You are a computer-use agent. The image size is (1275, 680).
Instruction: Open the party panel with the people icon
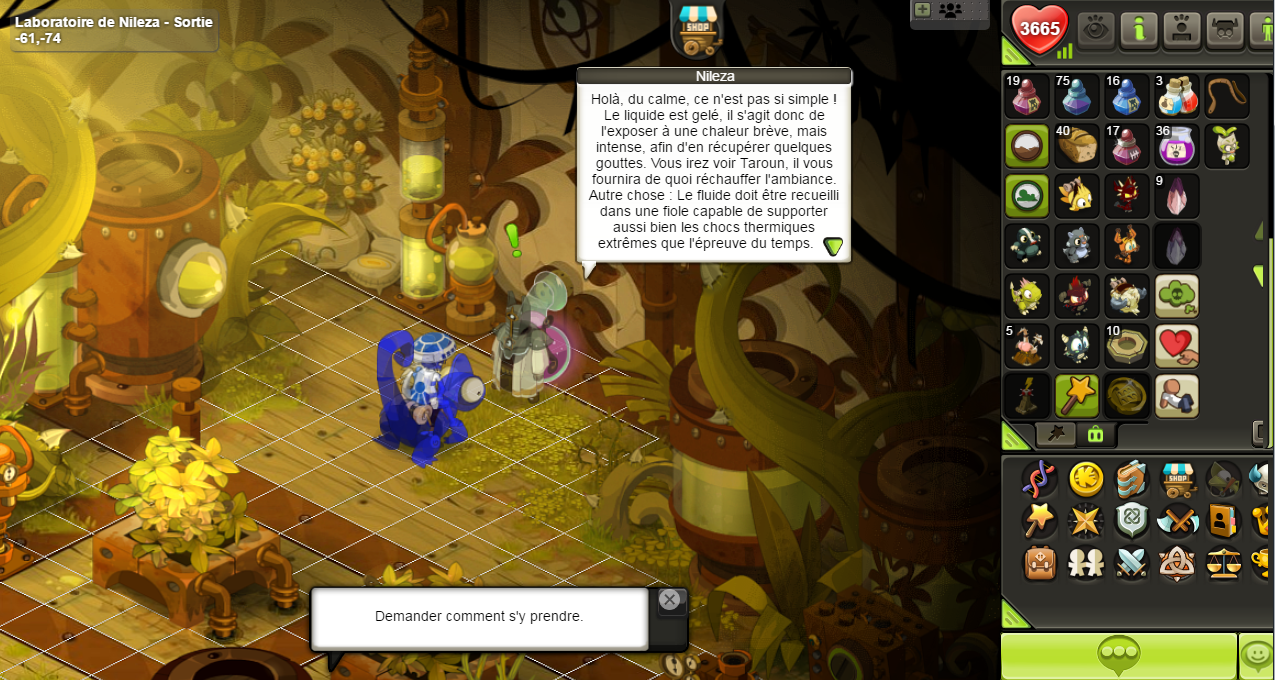point(950,11)
